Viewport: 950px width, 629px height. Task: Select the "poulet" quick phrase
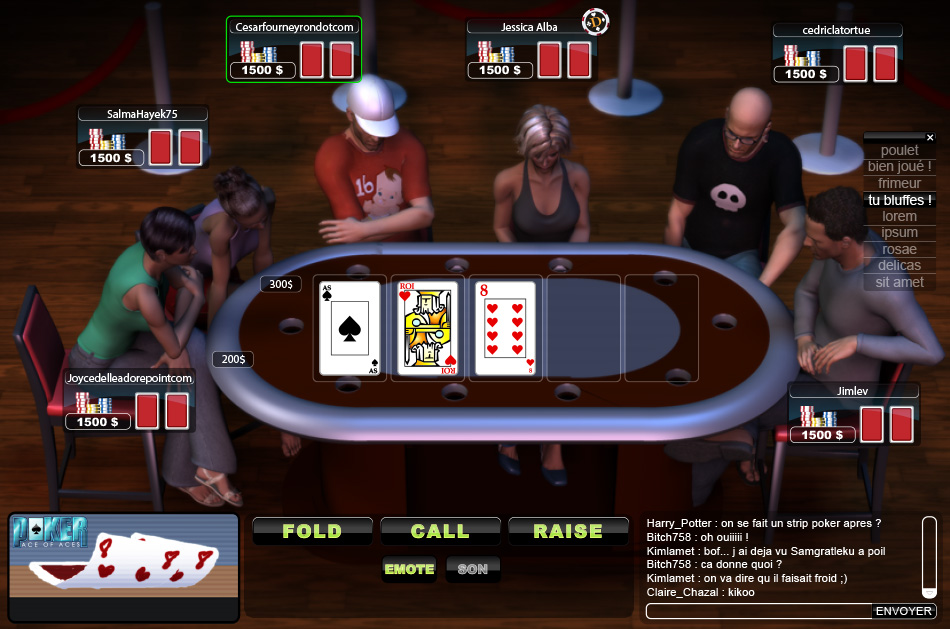pos(900,151)
